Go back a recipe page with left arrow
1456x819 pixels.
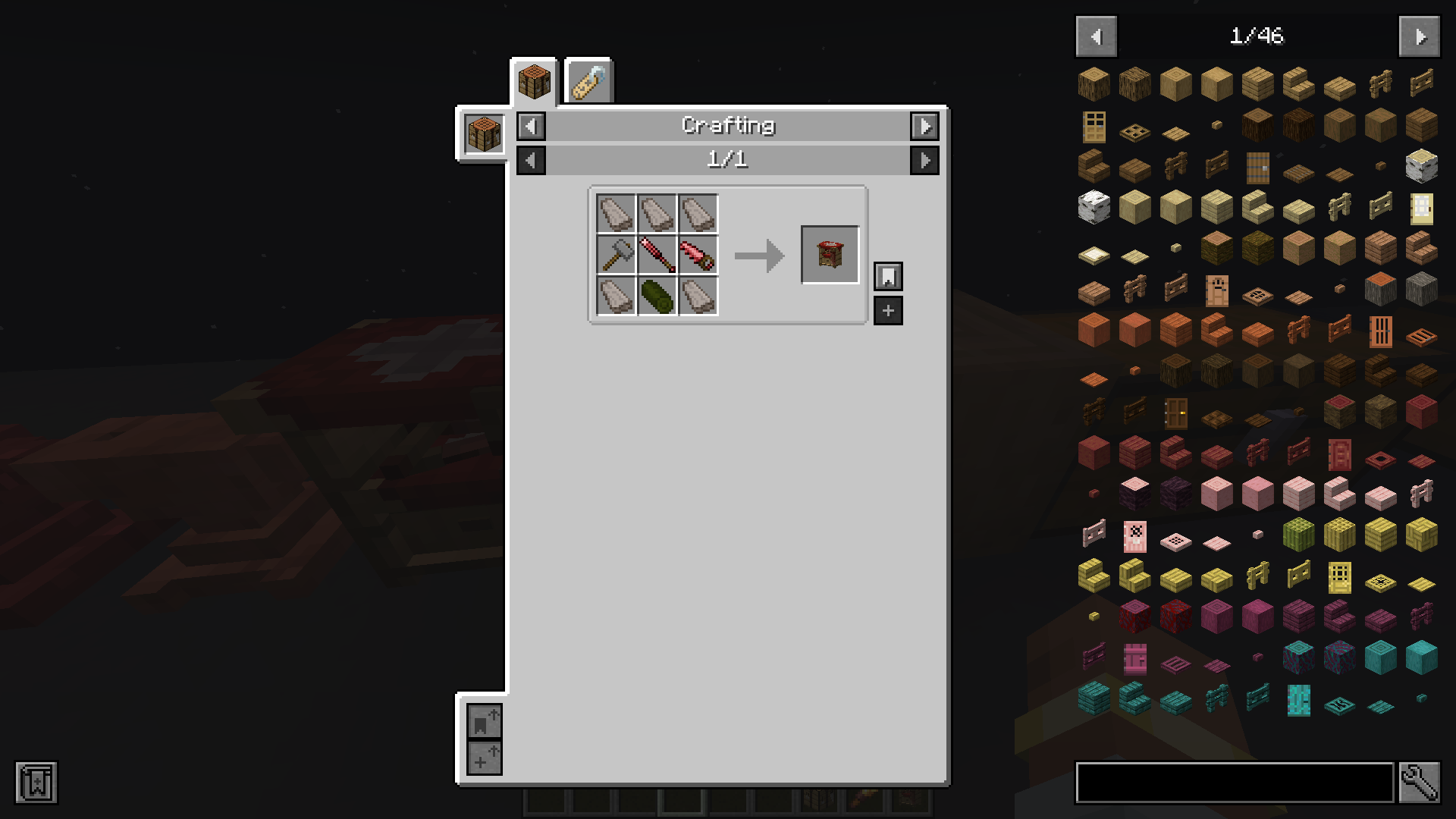coord(529,160)
